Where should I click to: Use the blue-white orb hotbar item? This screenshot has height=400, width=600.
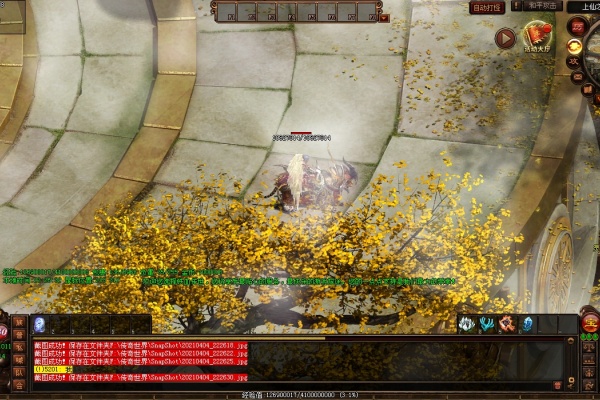coord(39,324)
